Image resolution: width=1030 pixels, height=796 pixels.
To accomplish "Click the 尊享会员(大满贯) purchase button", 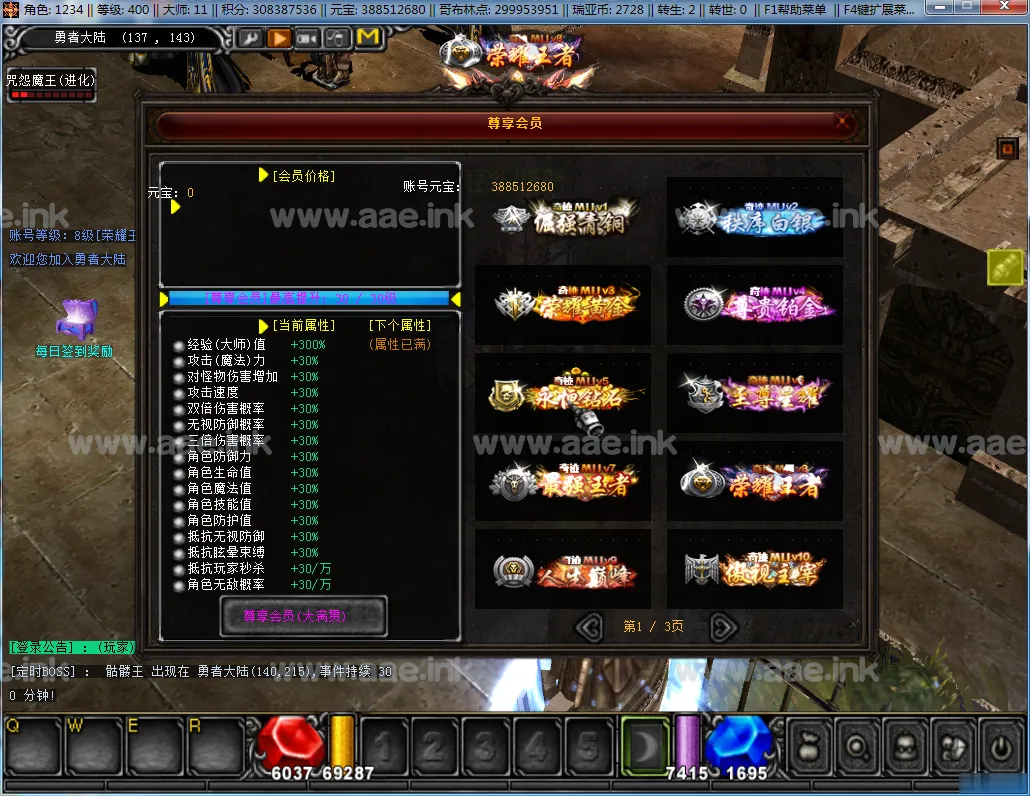I will click(303, 616).
